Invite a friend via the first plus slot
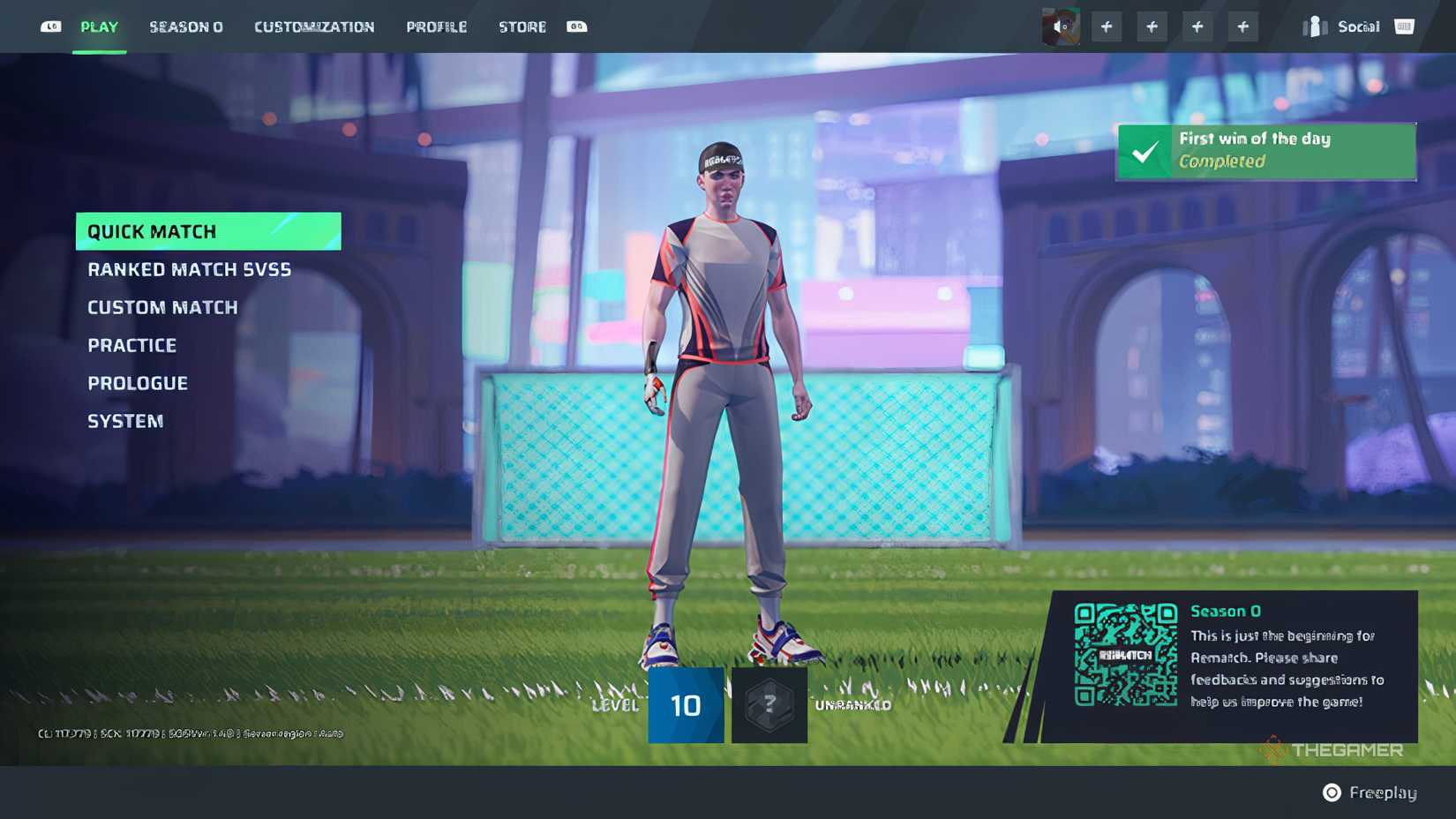The width and height of the screenshot is (1456, 819). pyautogui.click(x=1106, y=26)
